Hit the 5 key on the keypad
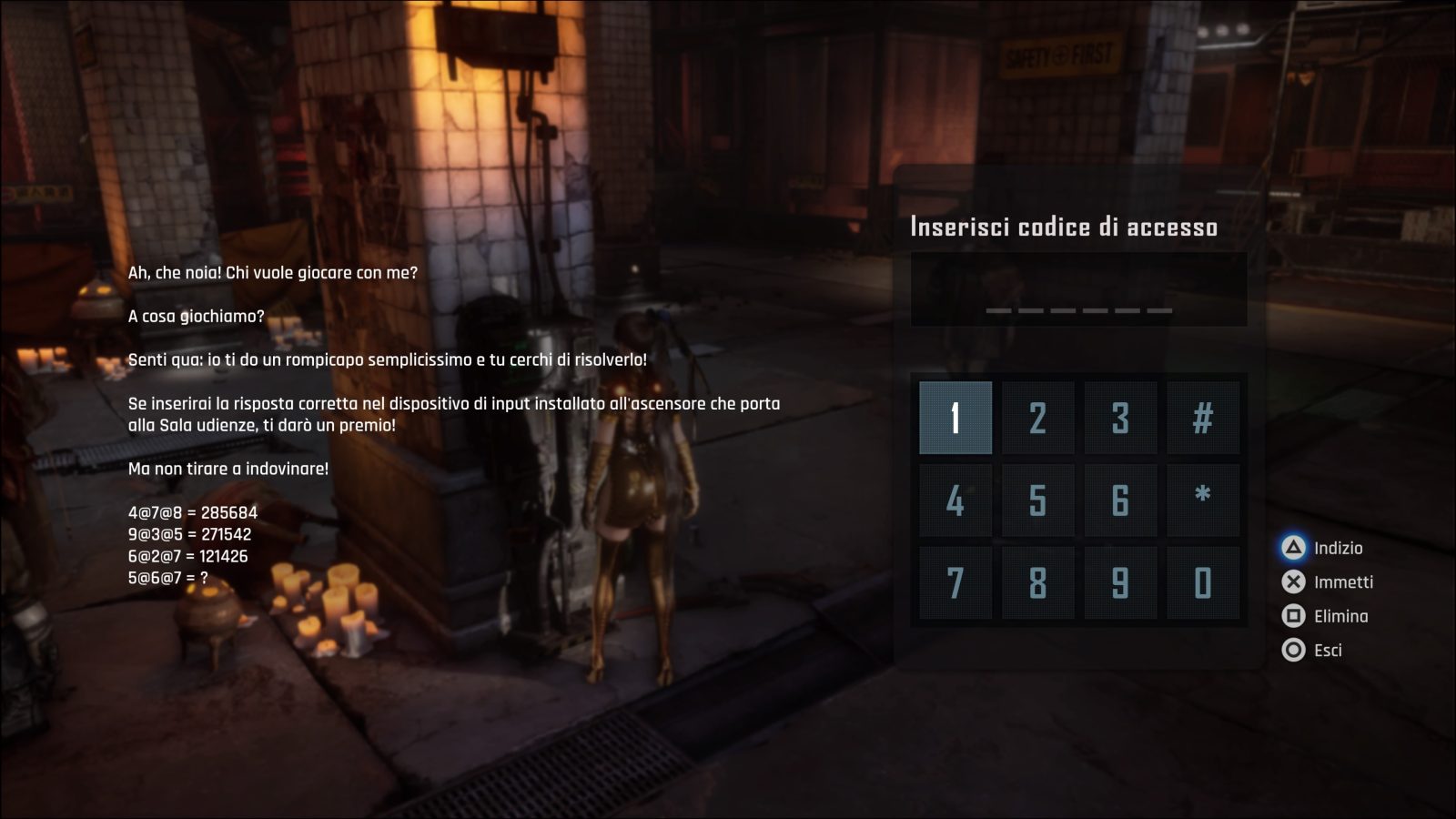Image resolution: width=1456 pixels, height=819 pixels. pyautogui.click(x=1037, y=500)
